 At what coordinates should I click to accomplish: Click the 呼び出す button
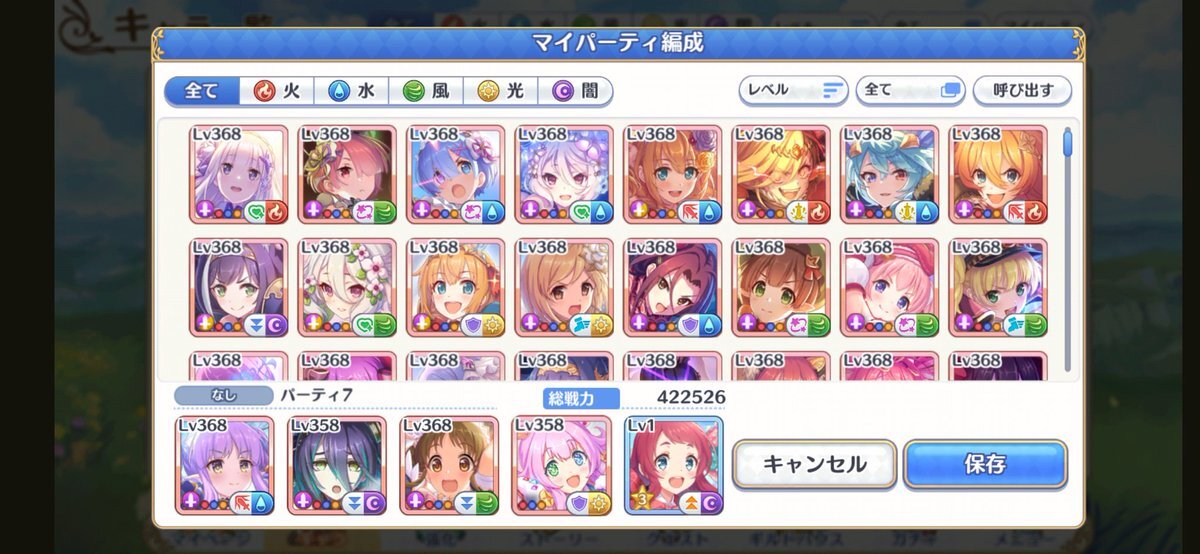pyautogui.click(x=1022, y=90)
